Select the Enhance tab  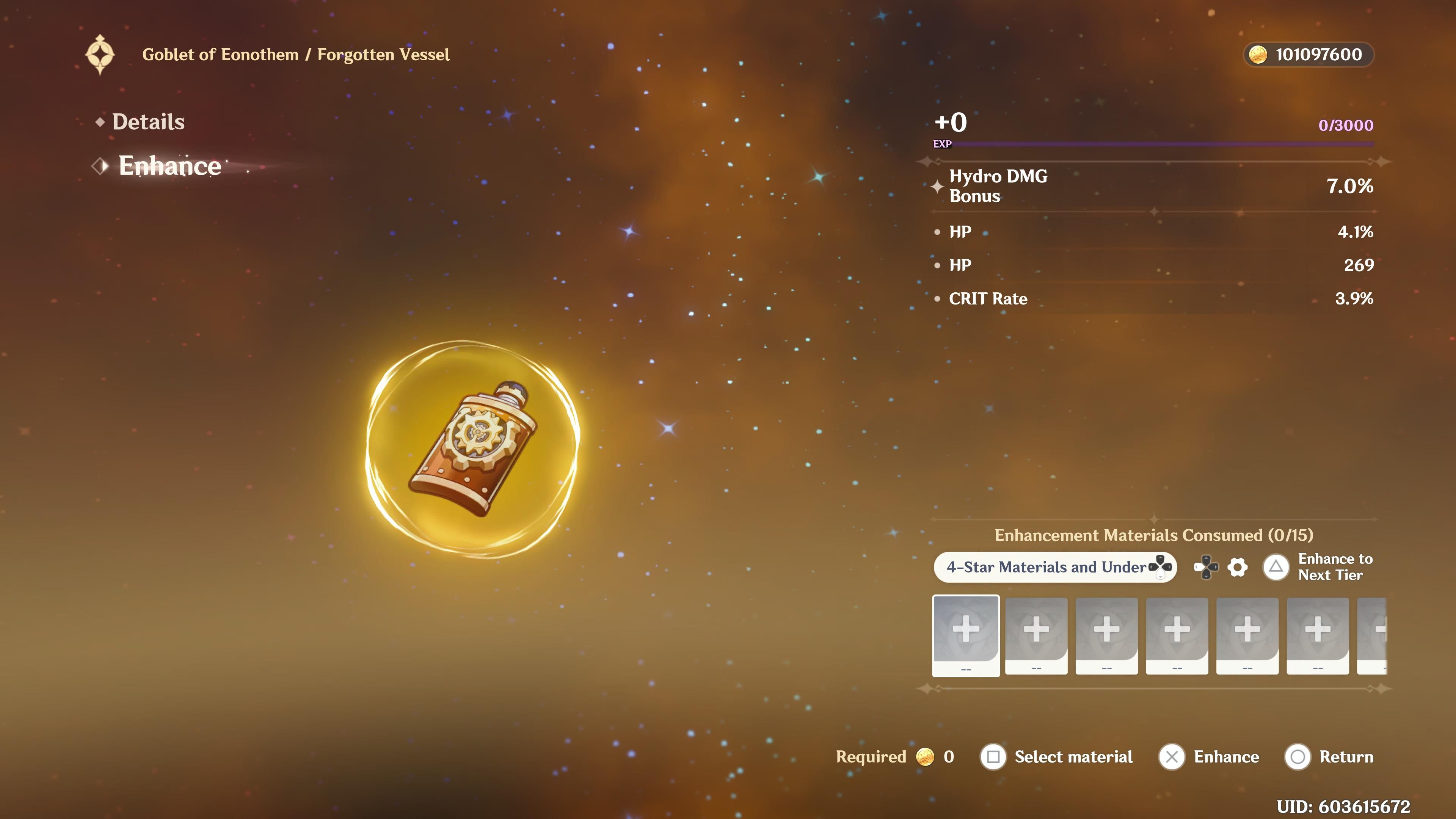[169, 166]
